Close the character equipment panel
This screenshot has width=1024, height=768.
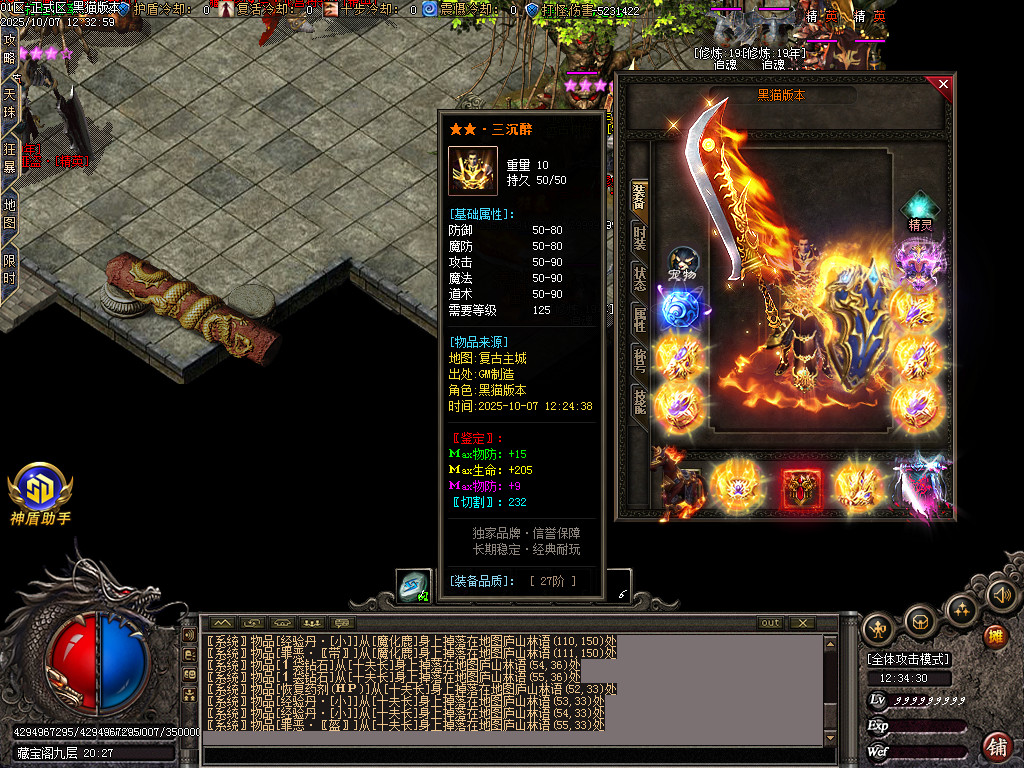(x=942, y=84)
